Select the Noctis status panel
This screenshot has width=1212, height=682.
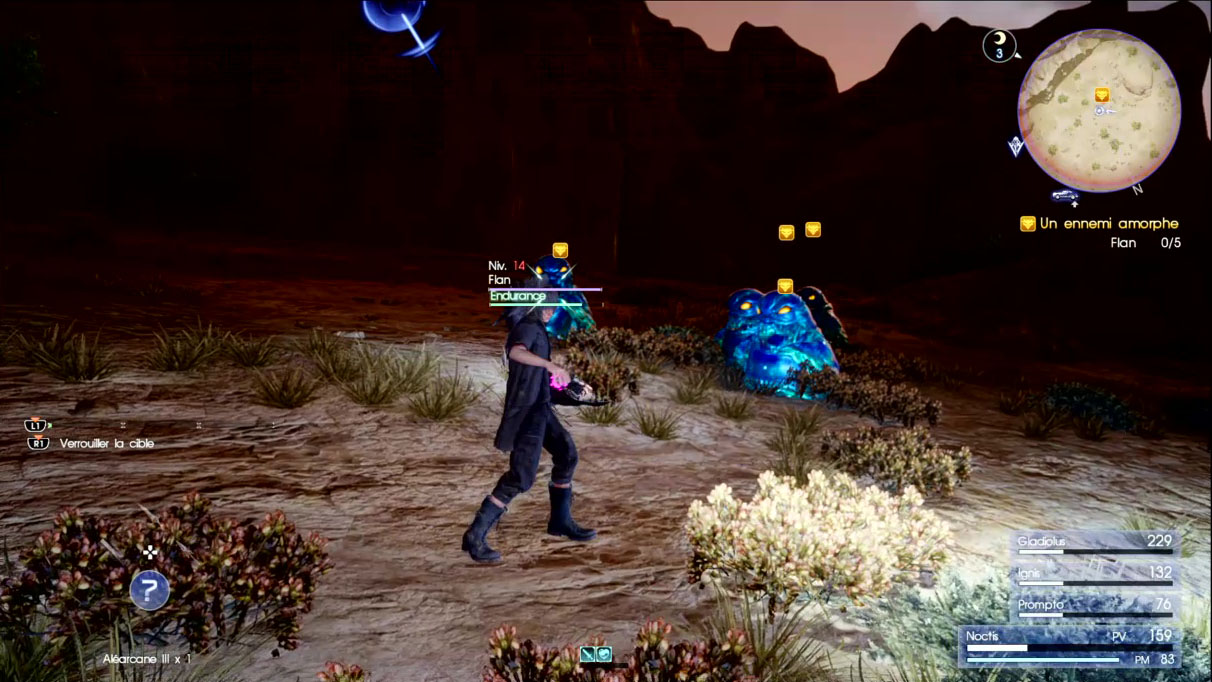pos(1069,646)
